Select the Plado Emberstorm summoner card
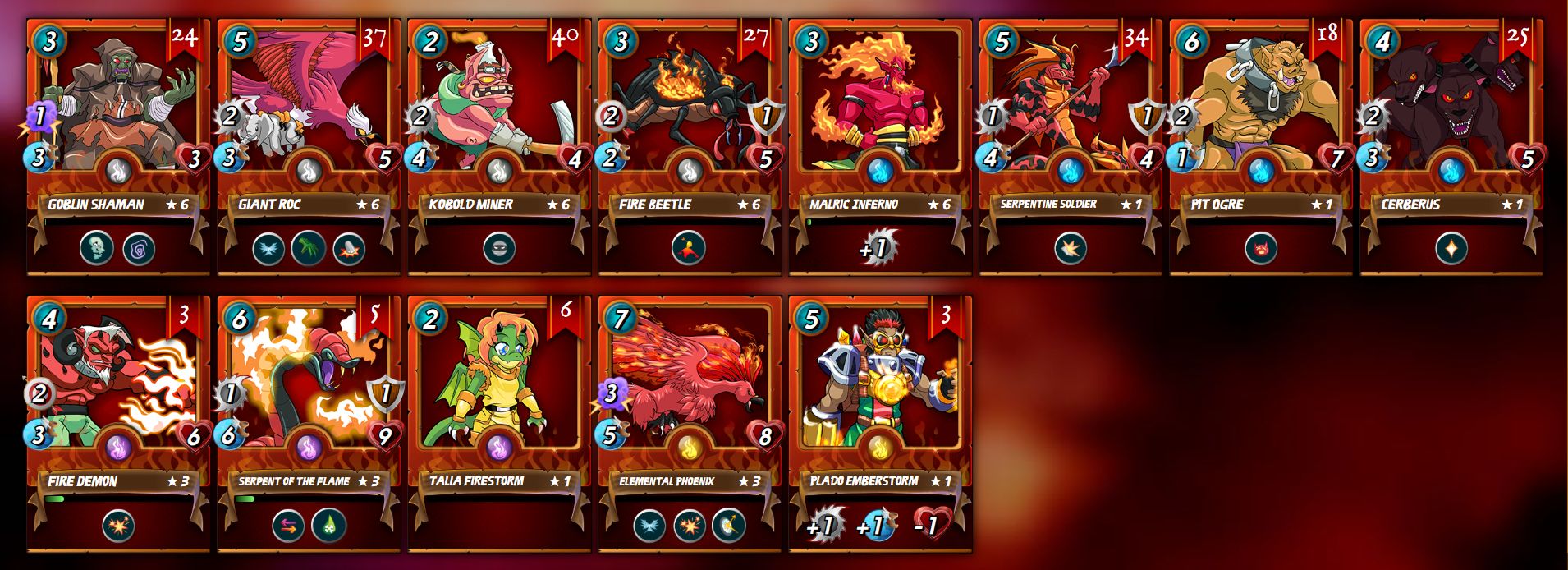1568x570 pixels. [879, 400]
